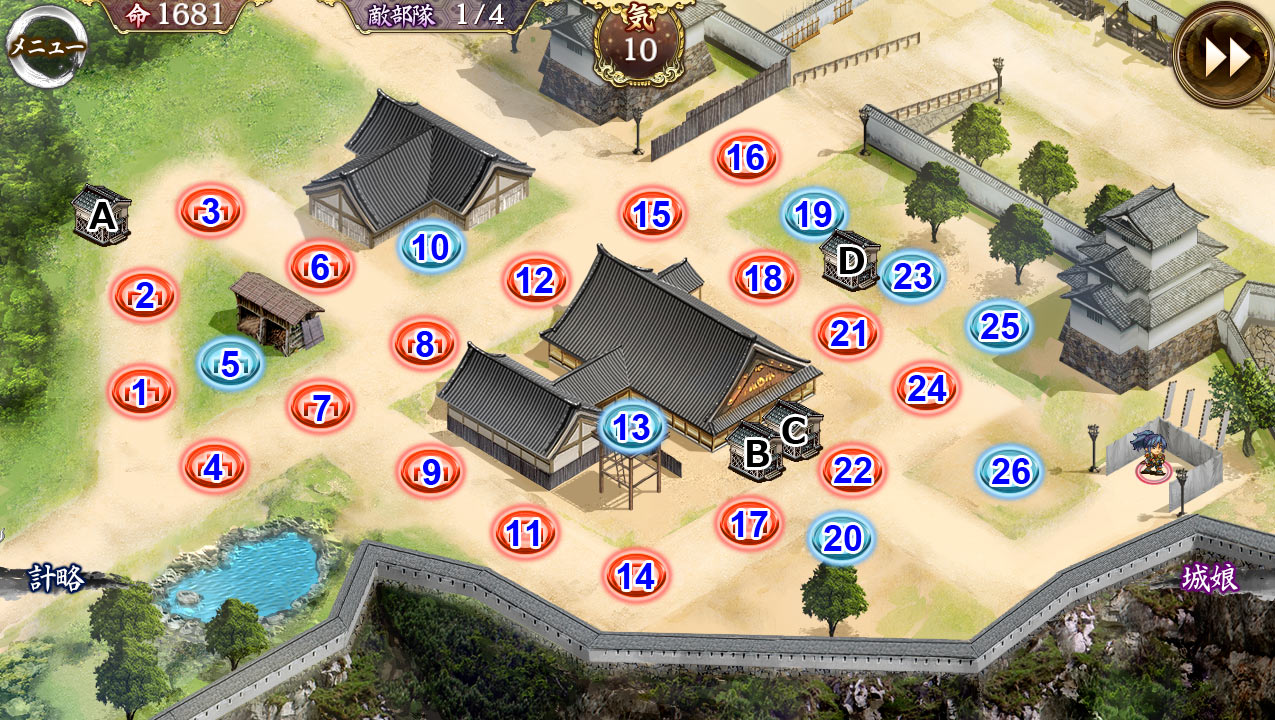Pick red deployment tile number 22
The height and width of the screenshot is (720, 1275).
pyautogui.click(x=853, y=470)
